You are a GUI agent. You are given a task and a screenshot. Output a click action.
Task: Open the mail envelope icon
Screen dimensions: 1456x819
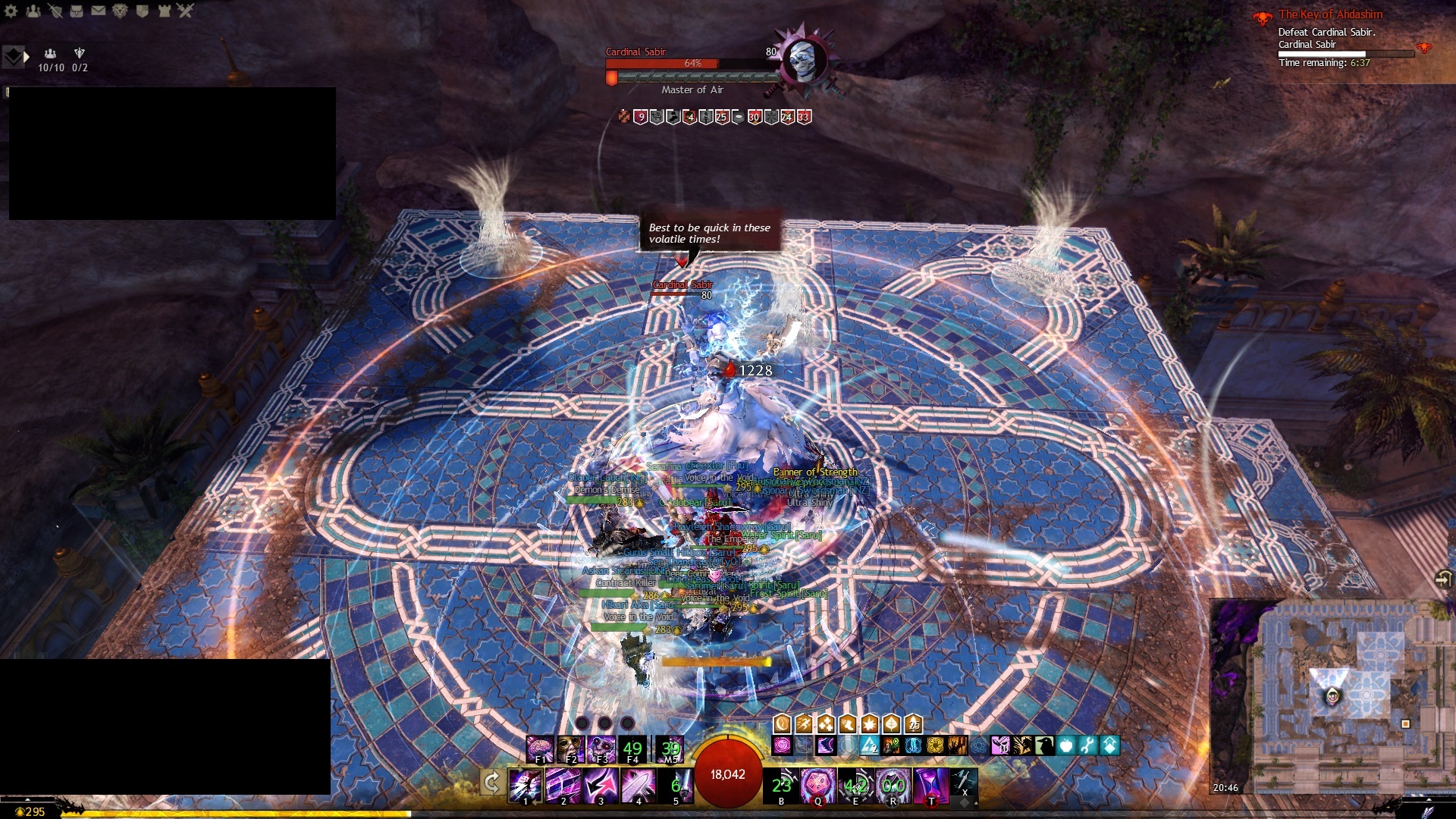point(99,11)
